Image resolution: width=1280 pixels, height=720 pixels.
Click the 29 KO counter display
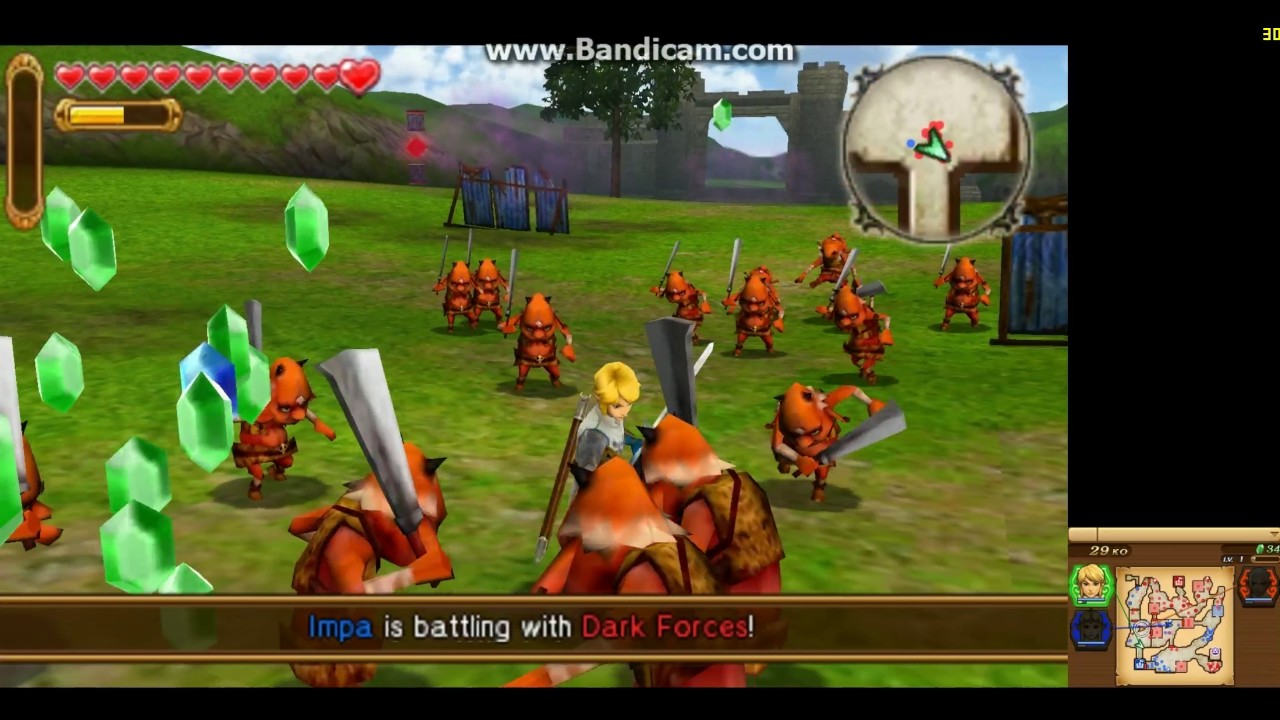tap(1109, 550)
